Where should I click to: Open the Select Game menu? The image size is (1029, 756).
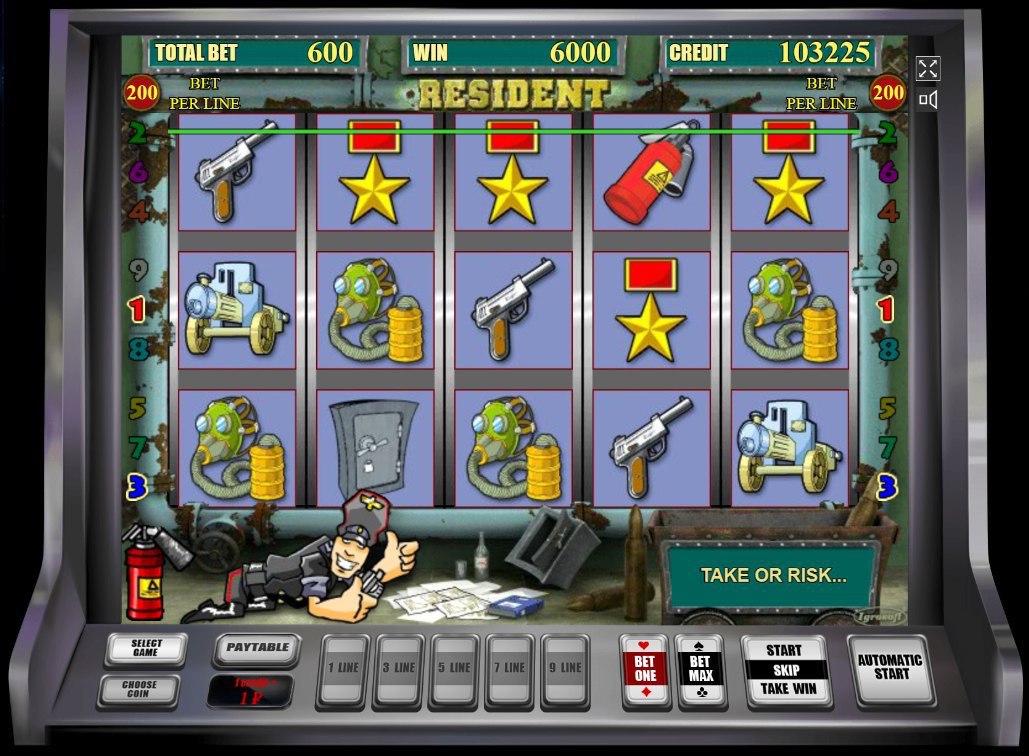[x=146, y=650]
